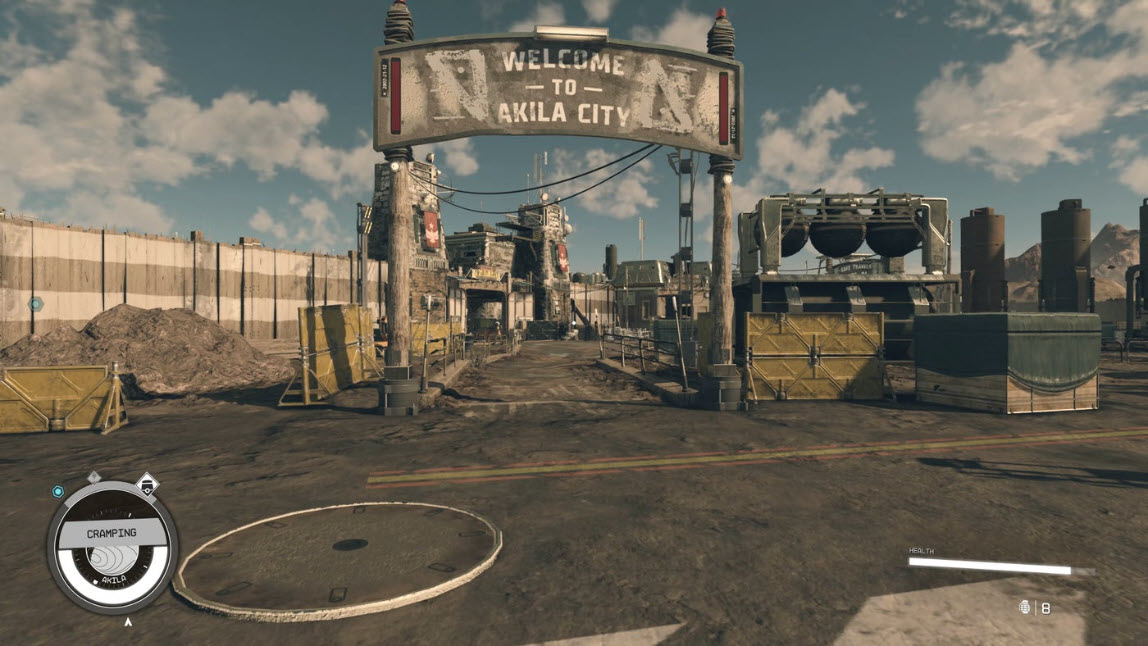Select the faded diamond marker atop the compass

pos(95,477)
